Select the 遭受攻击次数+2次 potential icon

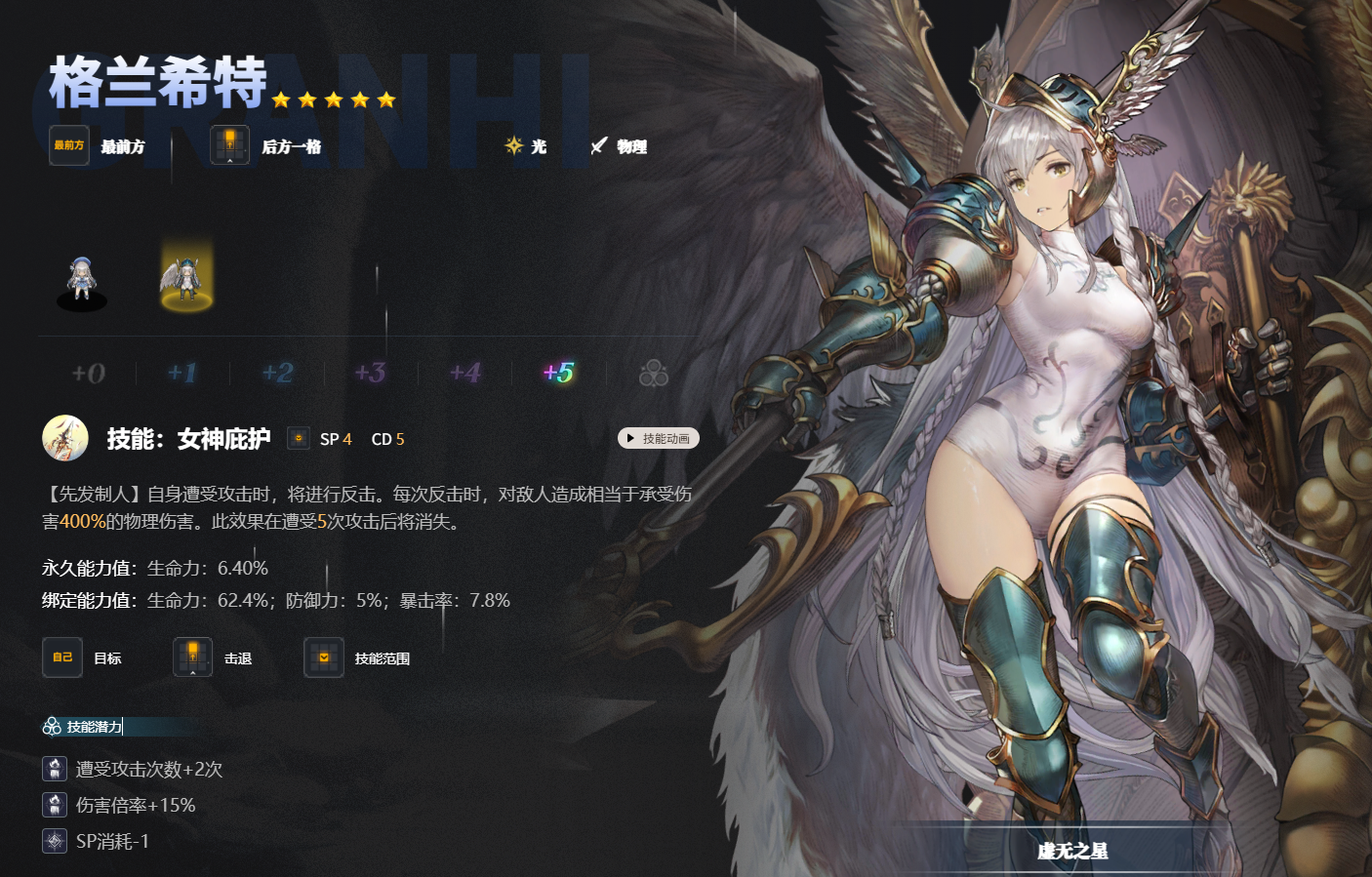55,769
